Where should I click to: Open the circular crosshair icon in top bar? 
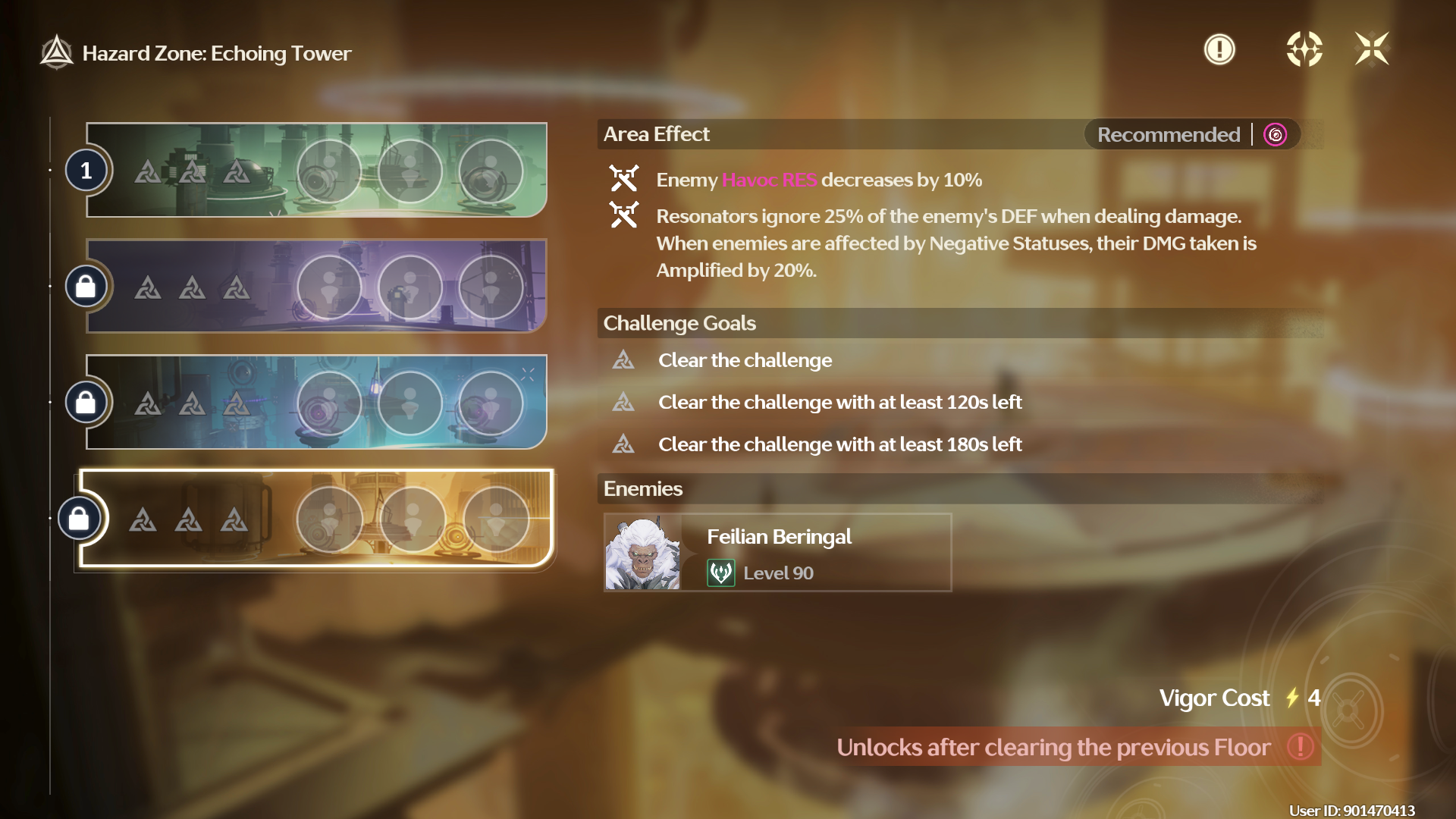[1304, 50]
